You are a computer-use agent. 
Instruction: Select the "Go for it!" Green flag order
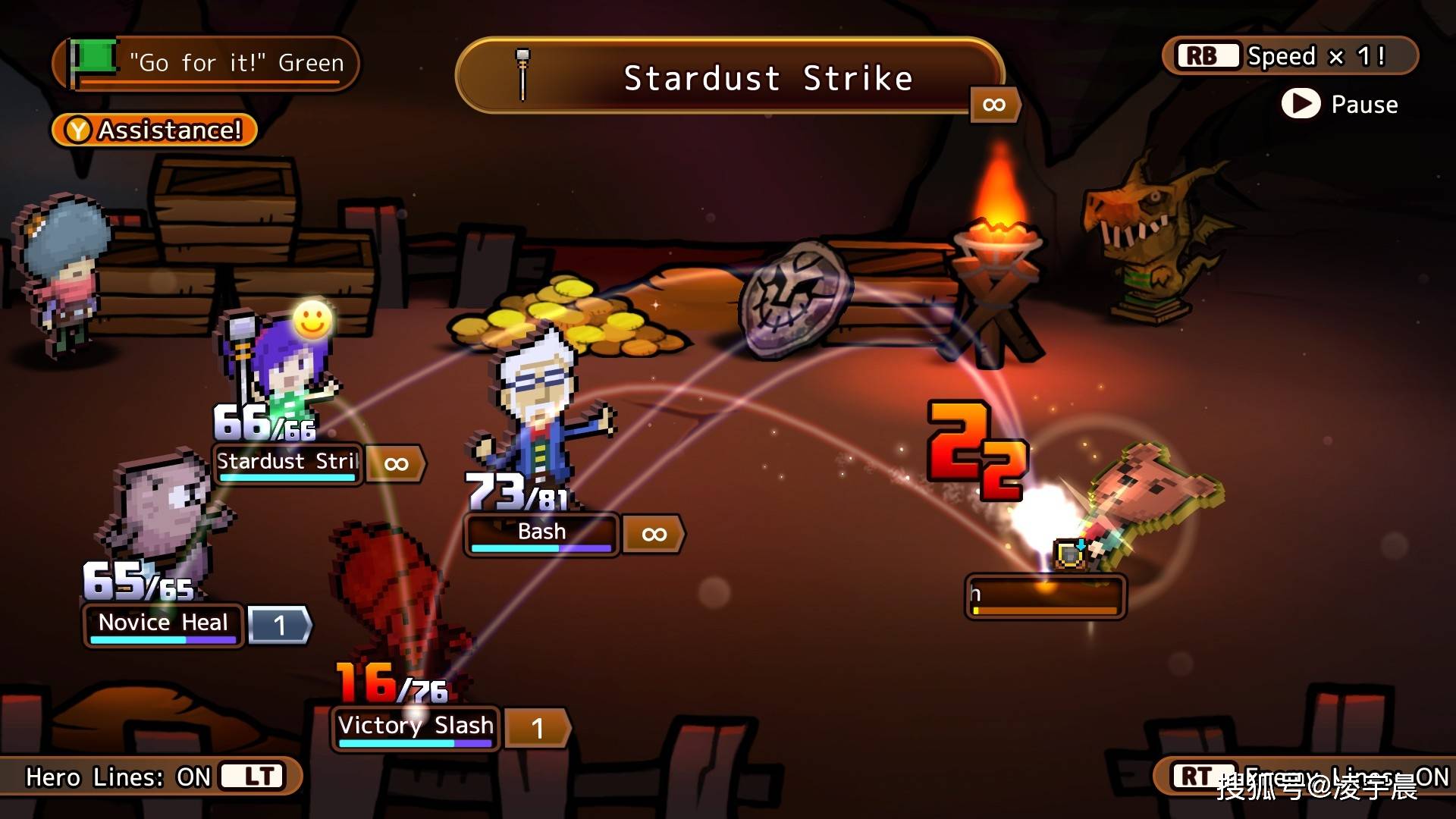(206, 63)
